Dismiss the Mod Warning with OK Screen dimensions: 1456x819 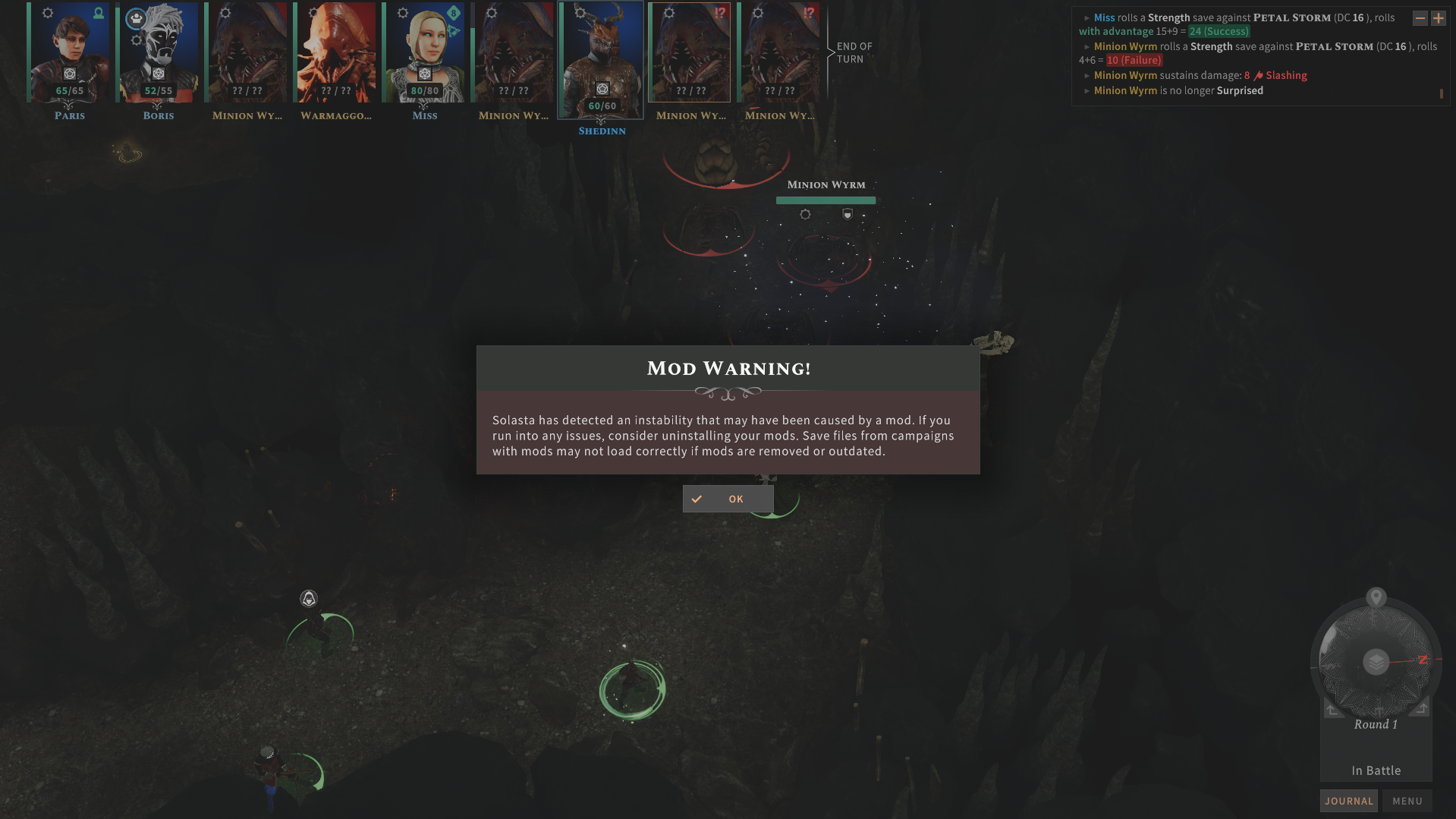(x=727, y=499)
